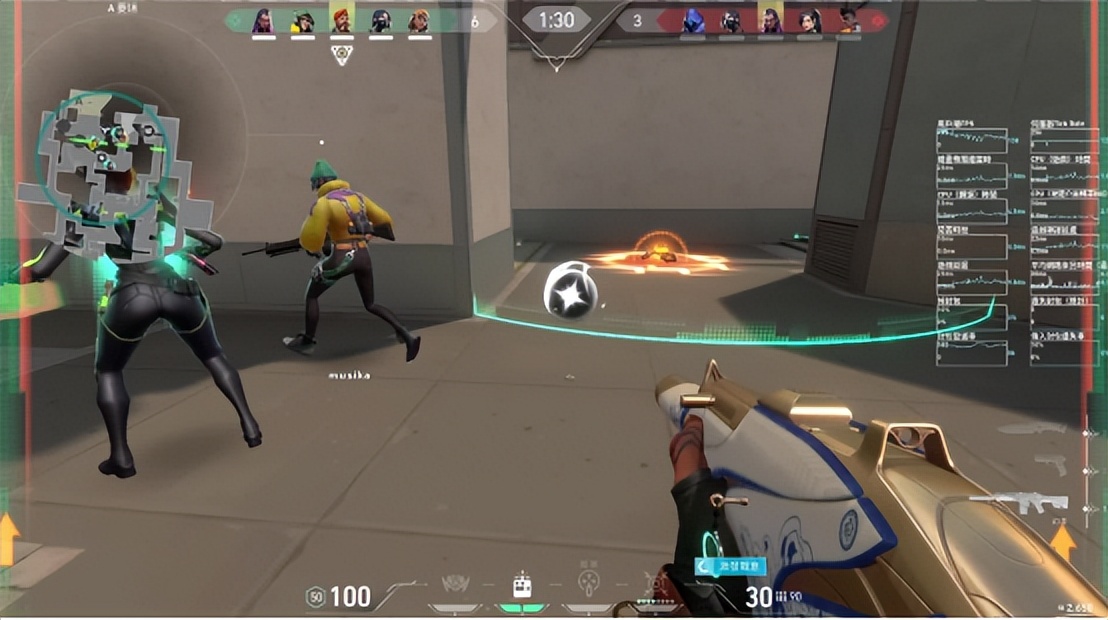
Task: Click the orange-bearded agent portrait on the green team
Action: [341, 20]
